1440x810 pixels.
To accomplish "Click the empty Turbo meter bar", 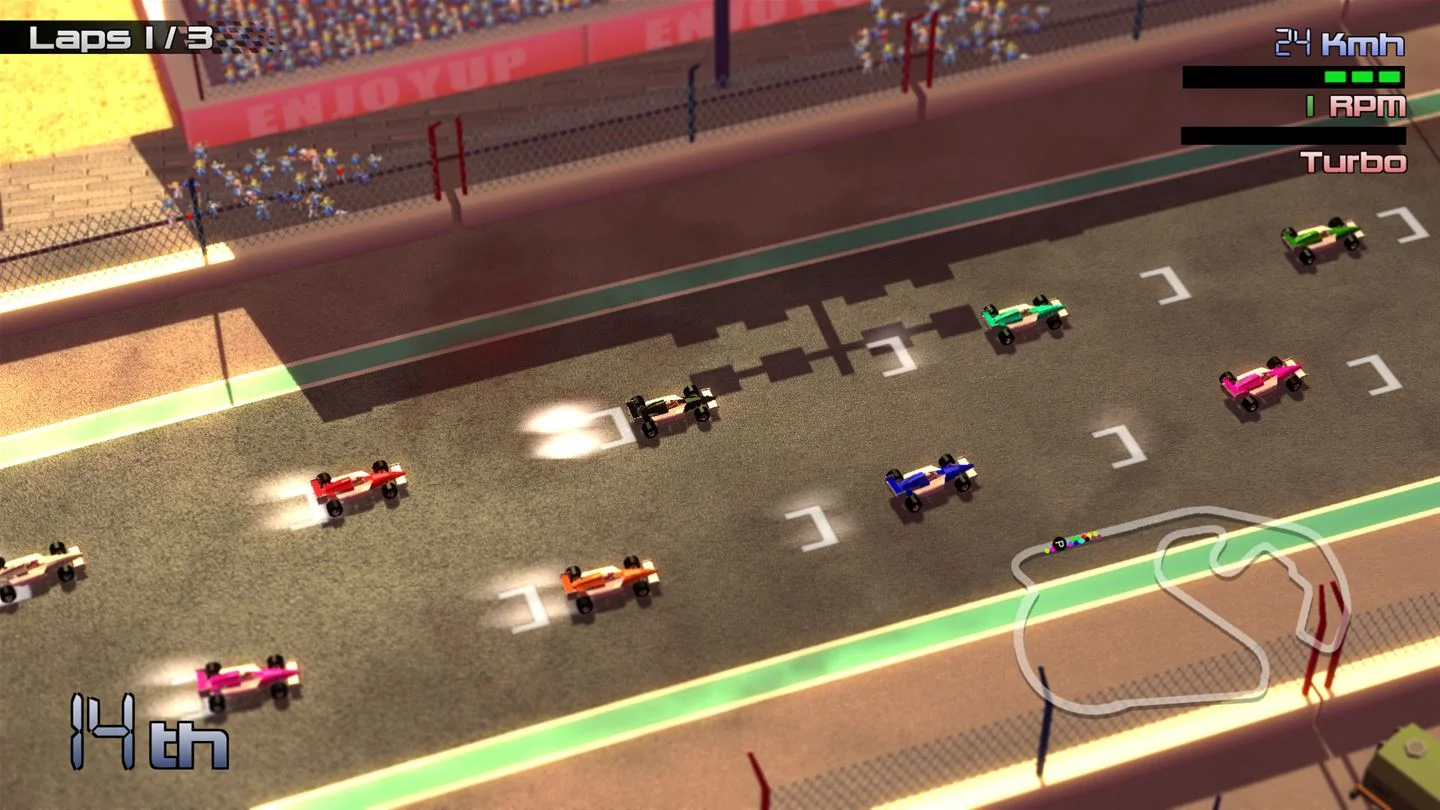I will coord(1290,133).
